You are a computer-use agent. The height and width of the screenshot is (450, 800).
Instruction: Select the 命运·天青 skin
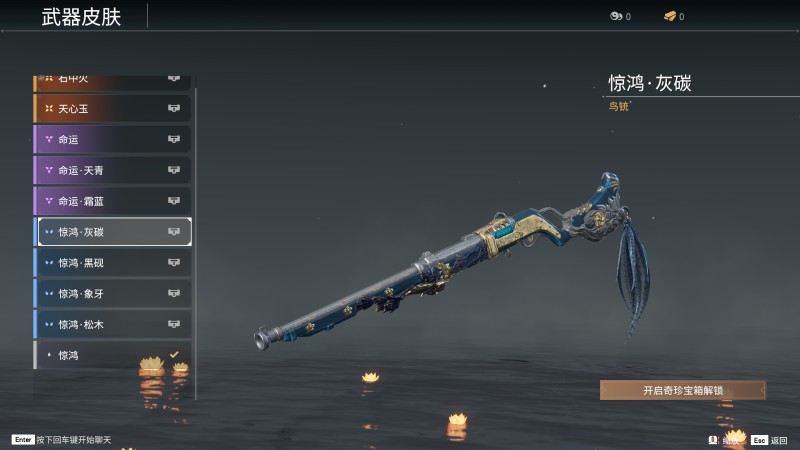[112, 170]
